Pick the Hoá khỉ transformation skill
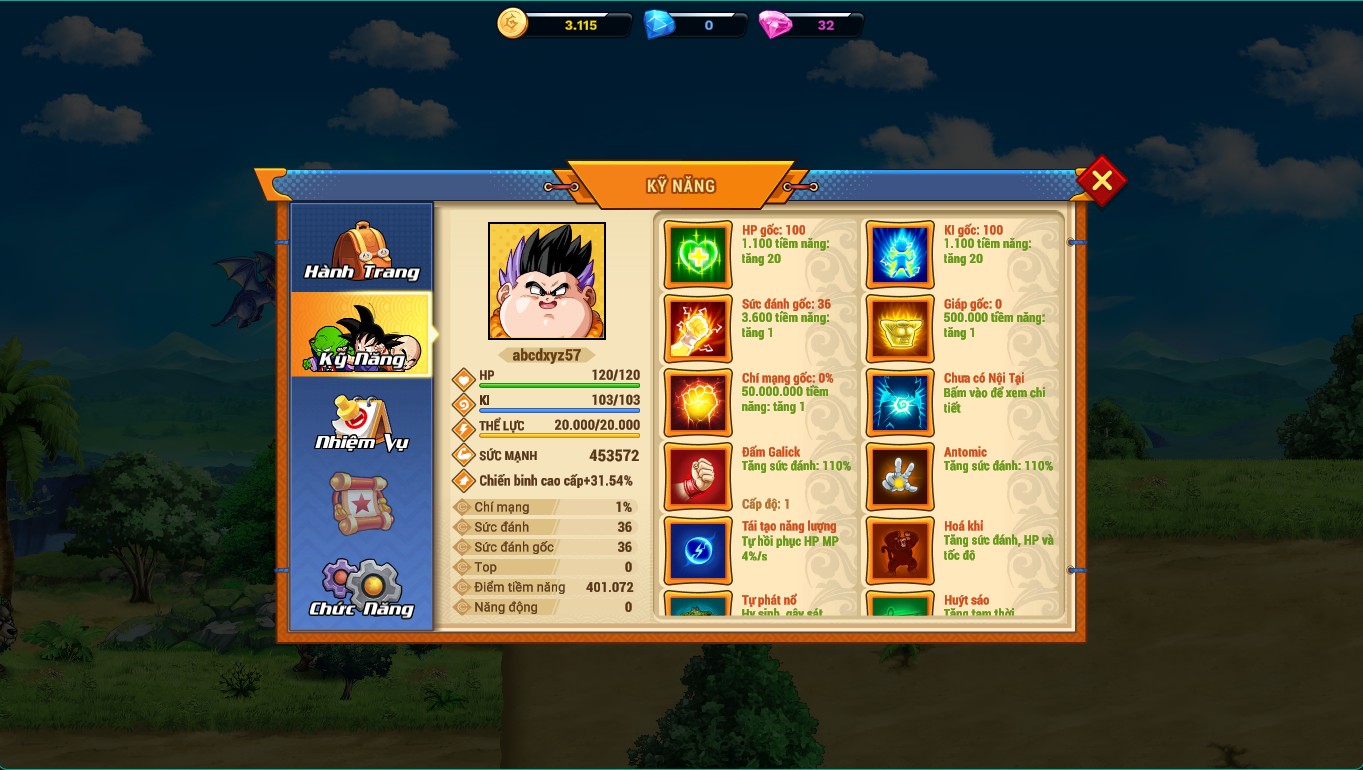The image size is (1363, 770). click(x=900, y=551)
